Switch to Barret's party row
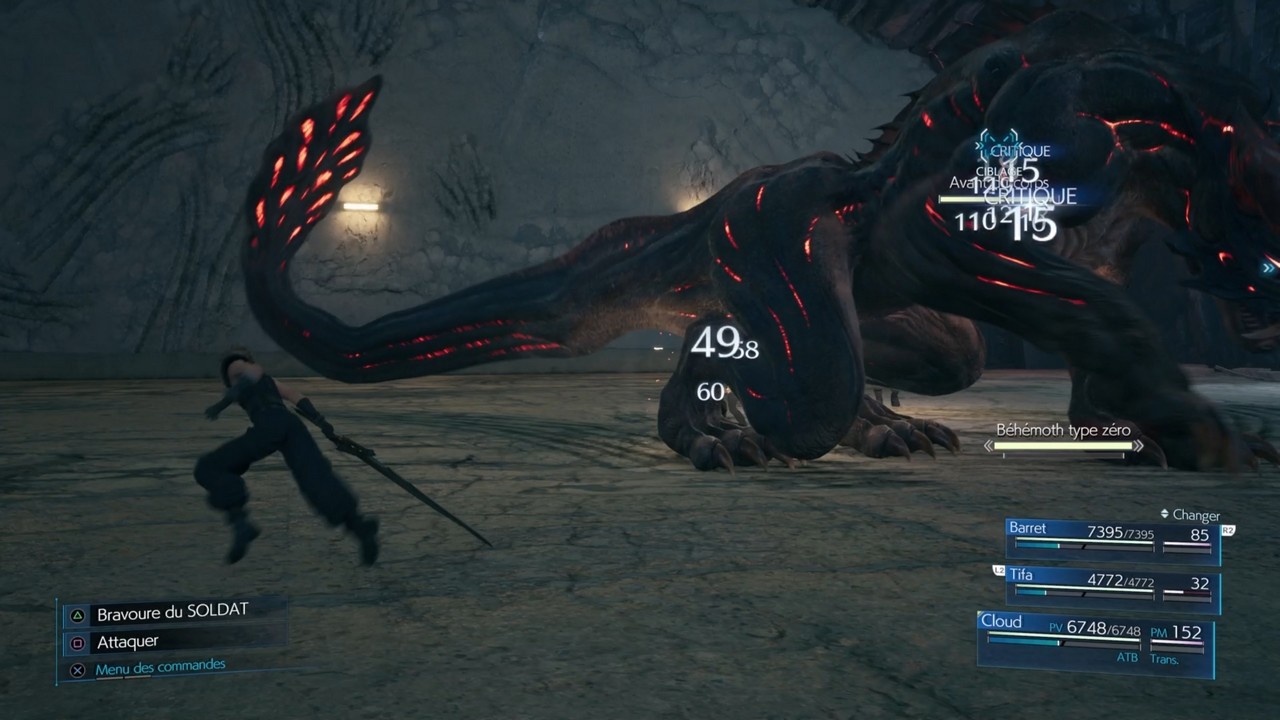This screenshot has height=720, width=1280. click(x=1112, y=536)
